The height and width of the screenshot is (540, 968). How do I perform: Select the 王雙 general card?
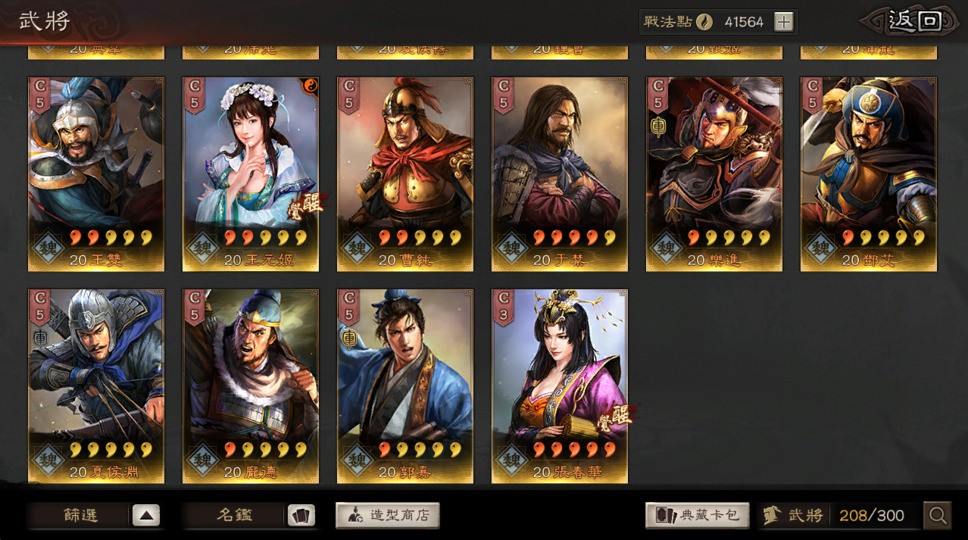click(96, 174)
